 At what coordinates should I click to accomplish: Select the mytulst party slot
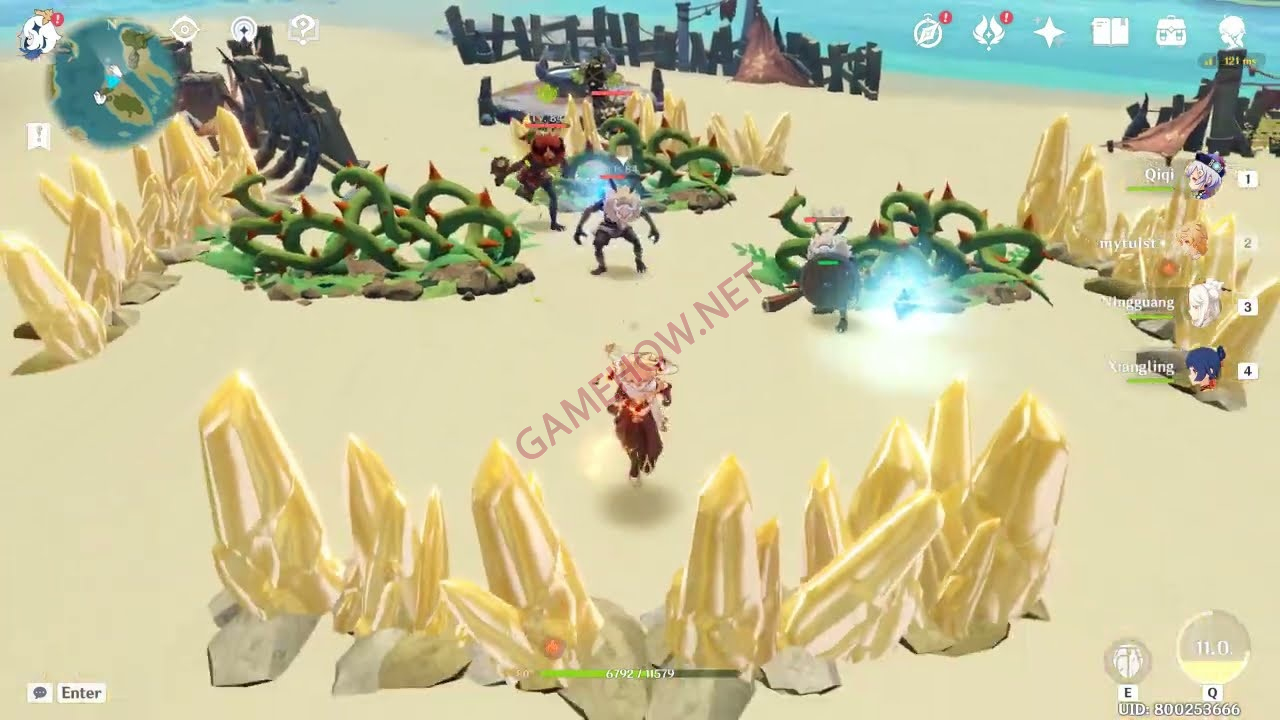1191,242
